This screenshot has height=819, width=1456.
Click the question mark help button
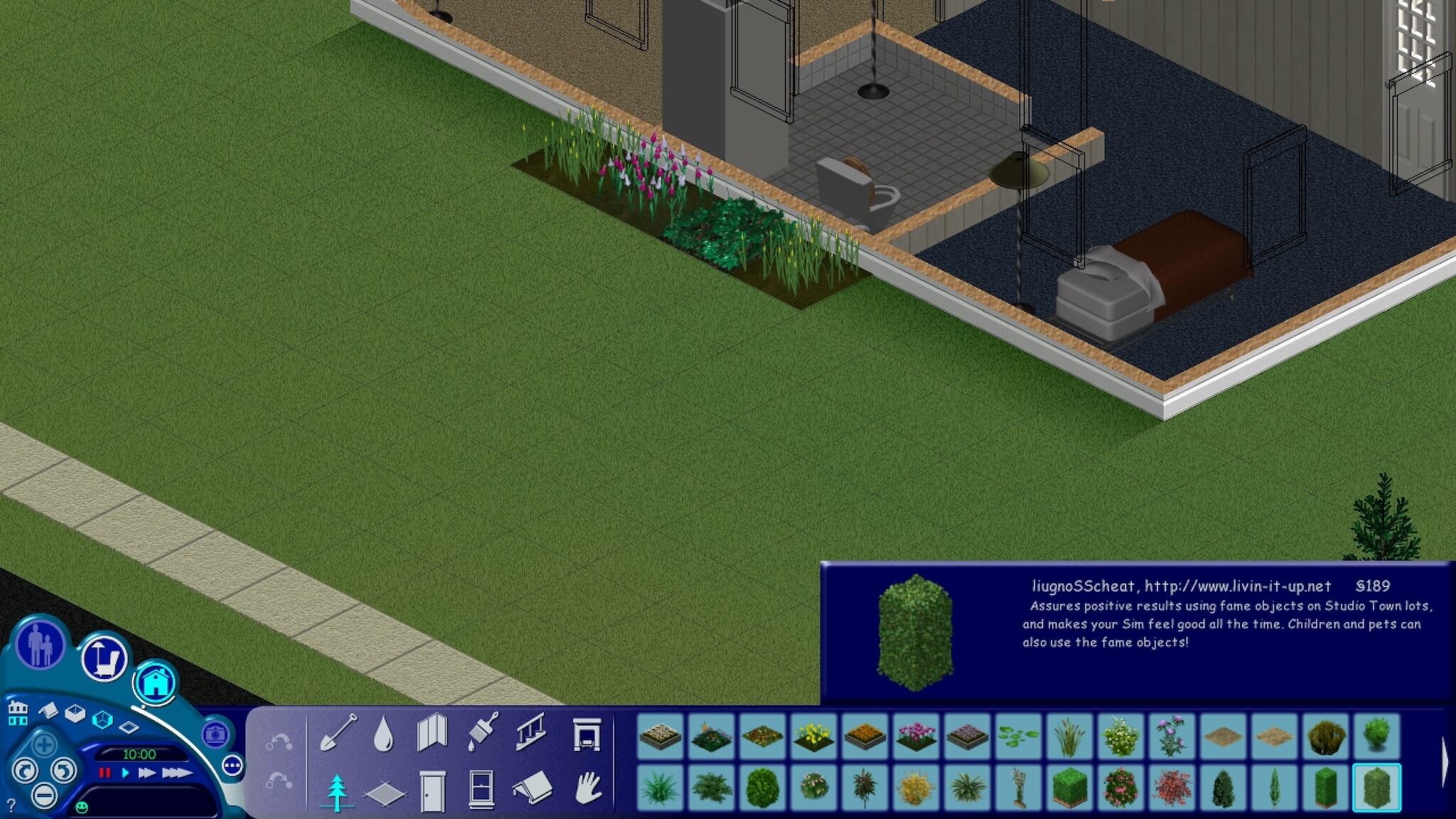click(11, 806)
